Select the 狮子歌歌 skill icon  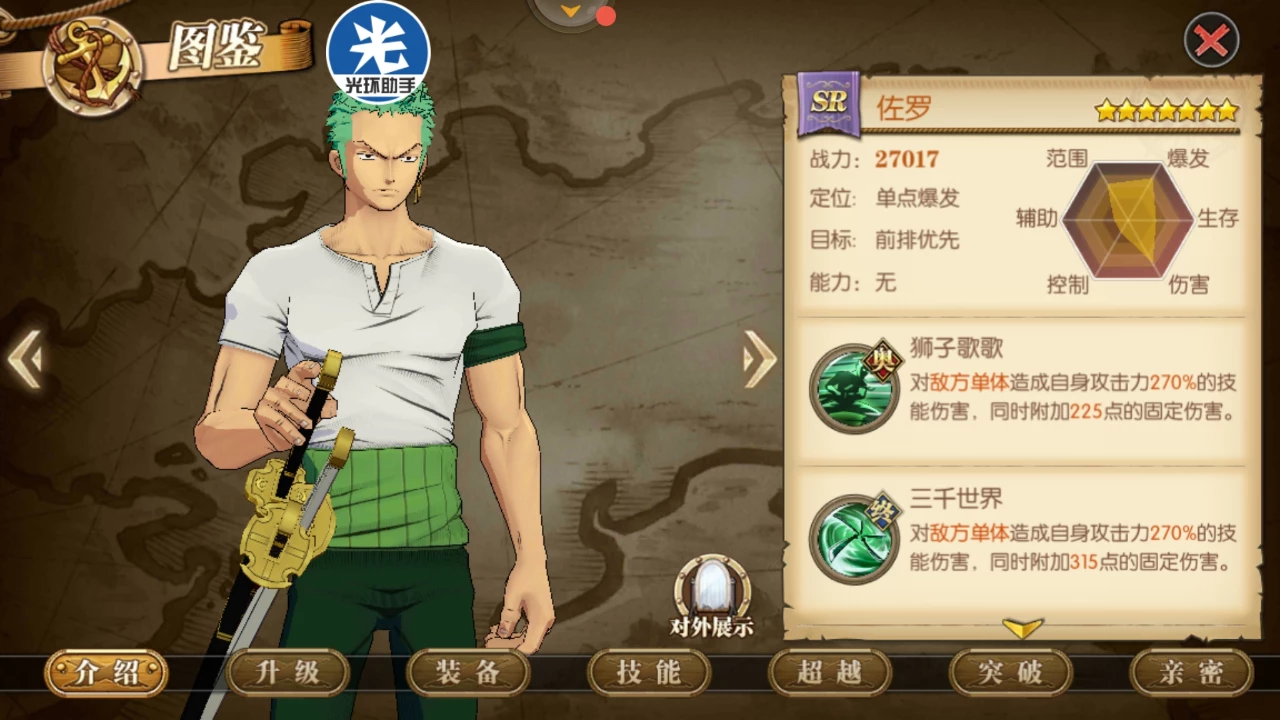point(853,388)
